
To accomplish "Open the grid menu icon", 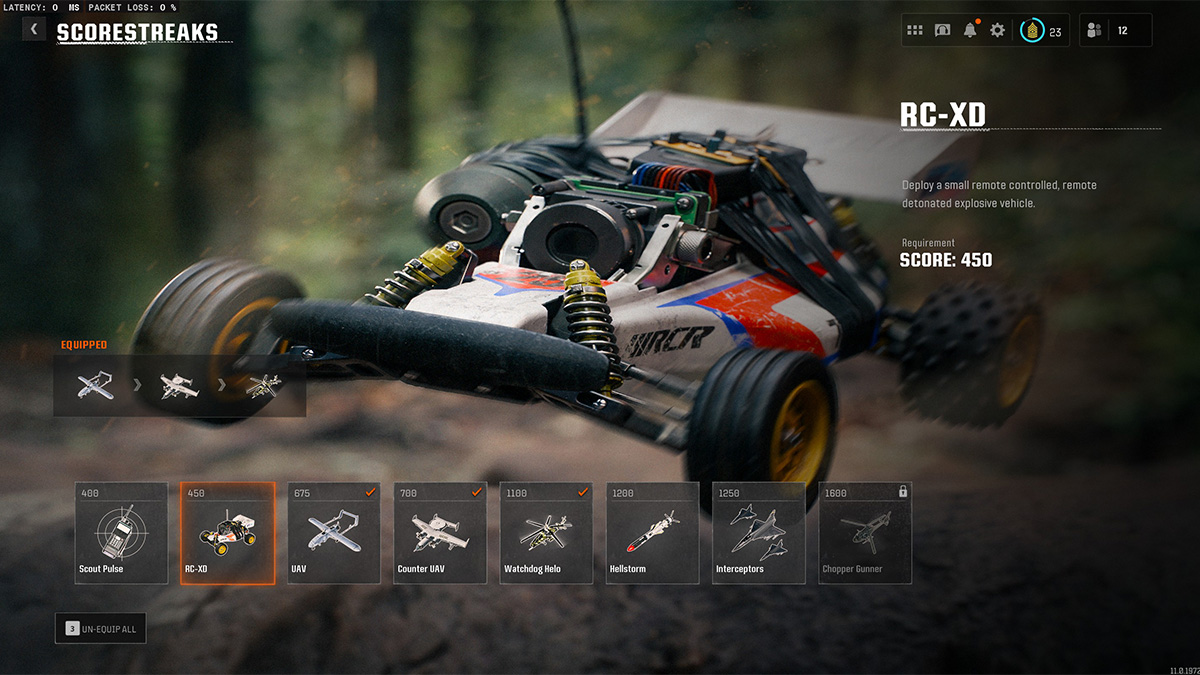I will (x=915, y=31).
